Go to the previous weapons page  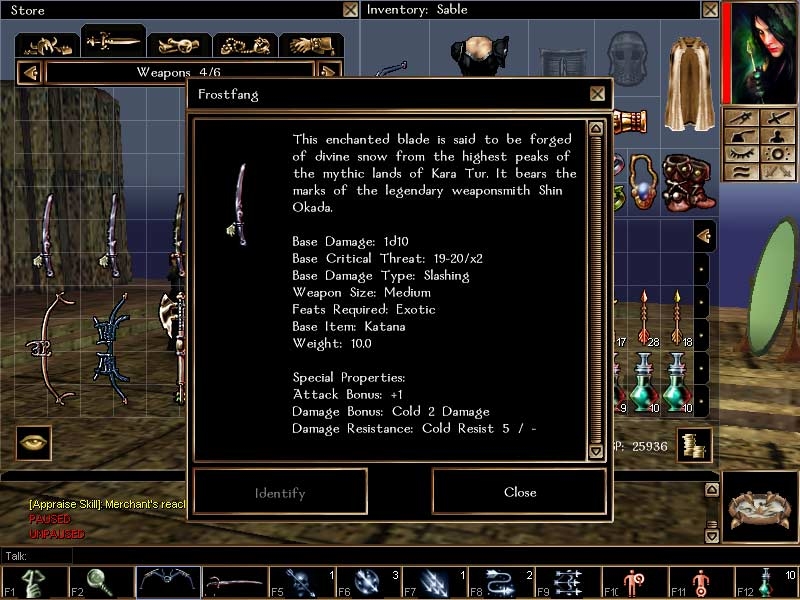tap(30, 72)
